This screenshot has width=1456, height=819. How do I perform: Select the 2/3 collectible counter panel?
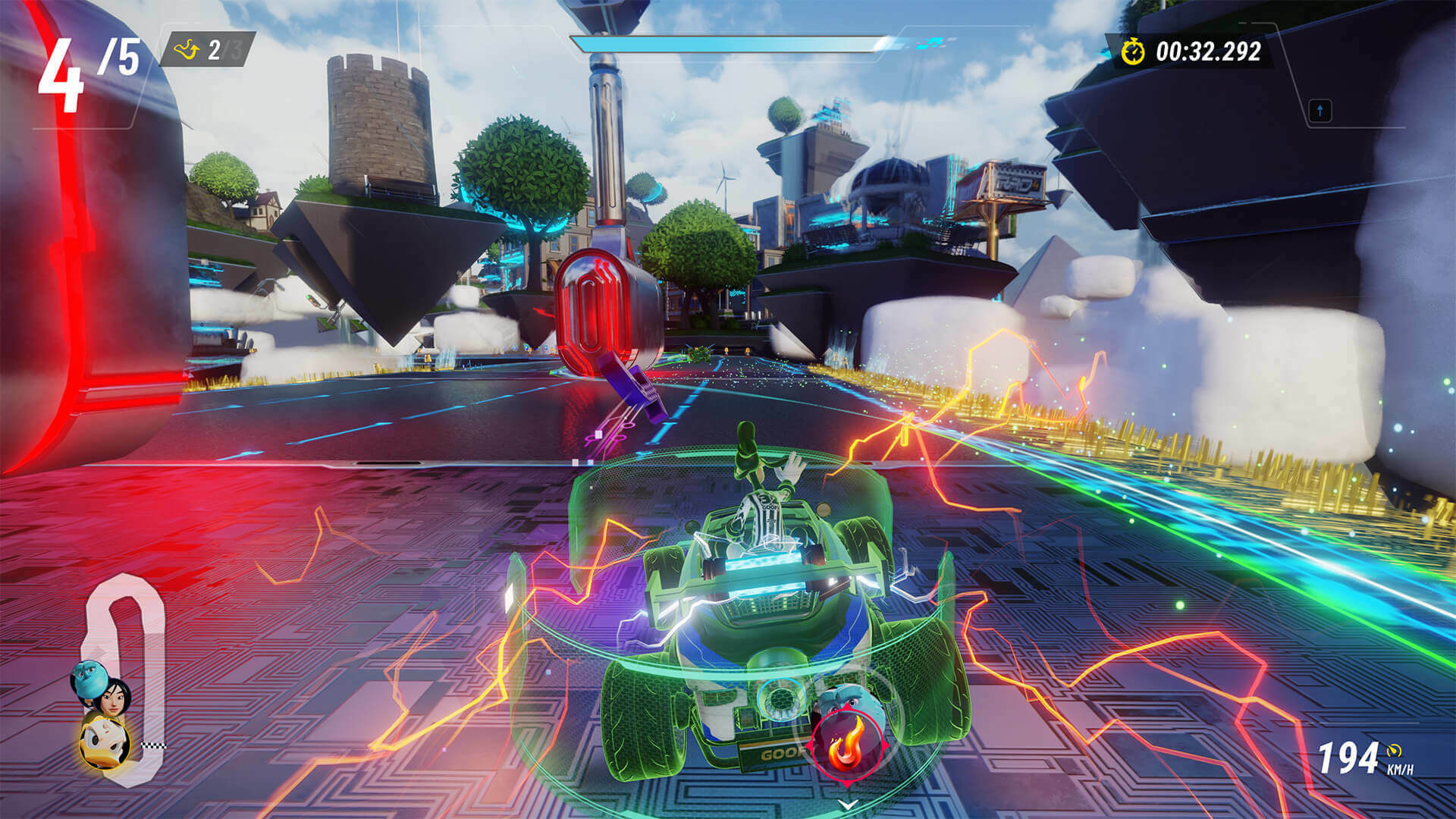209,50
